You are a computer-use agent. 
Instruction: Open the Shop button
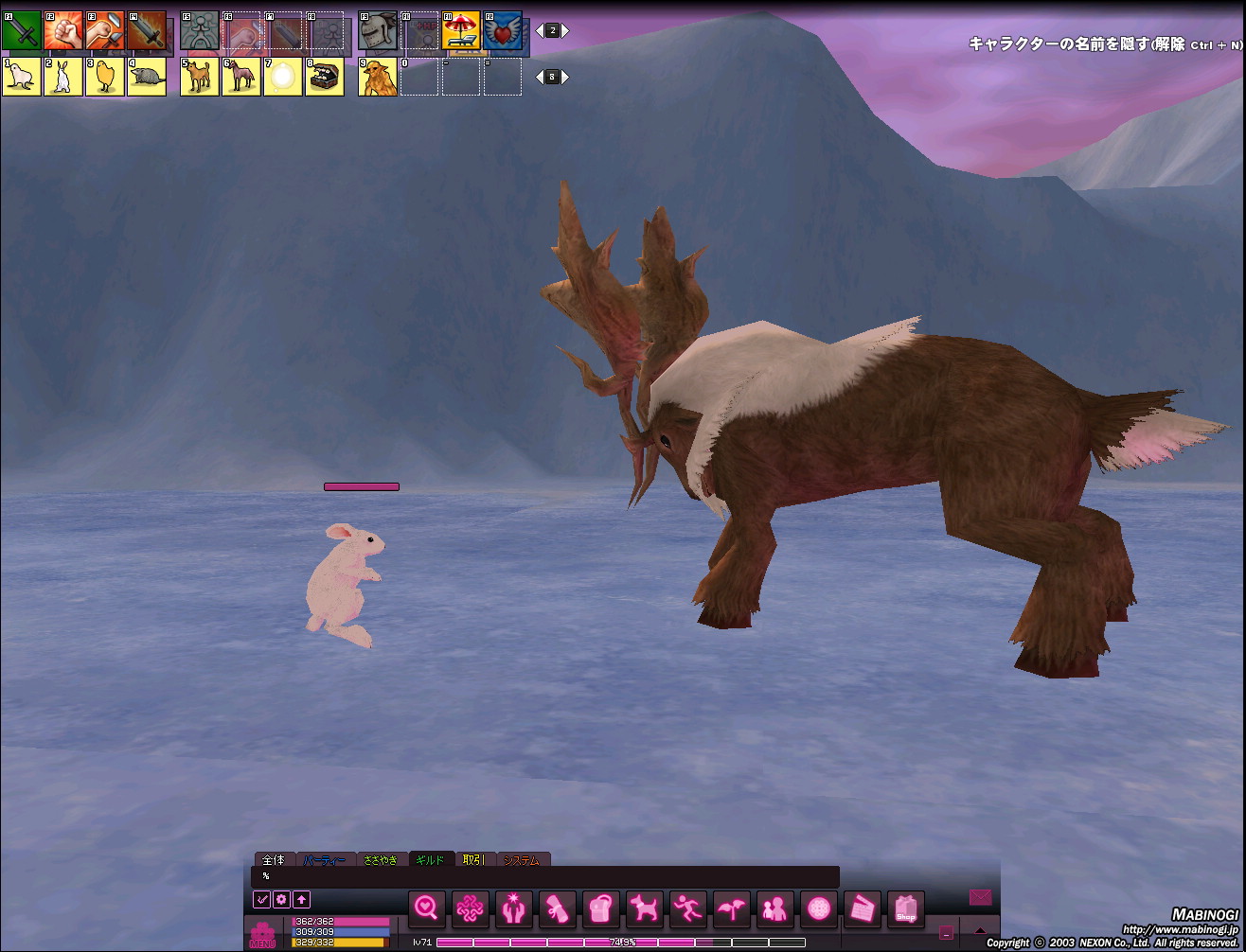(x=906, y=909)
